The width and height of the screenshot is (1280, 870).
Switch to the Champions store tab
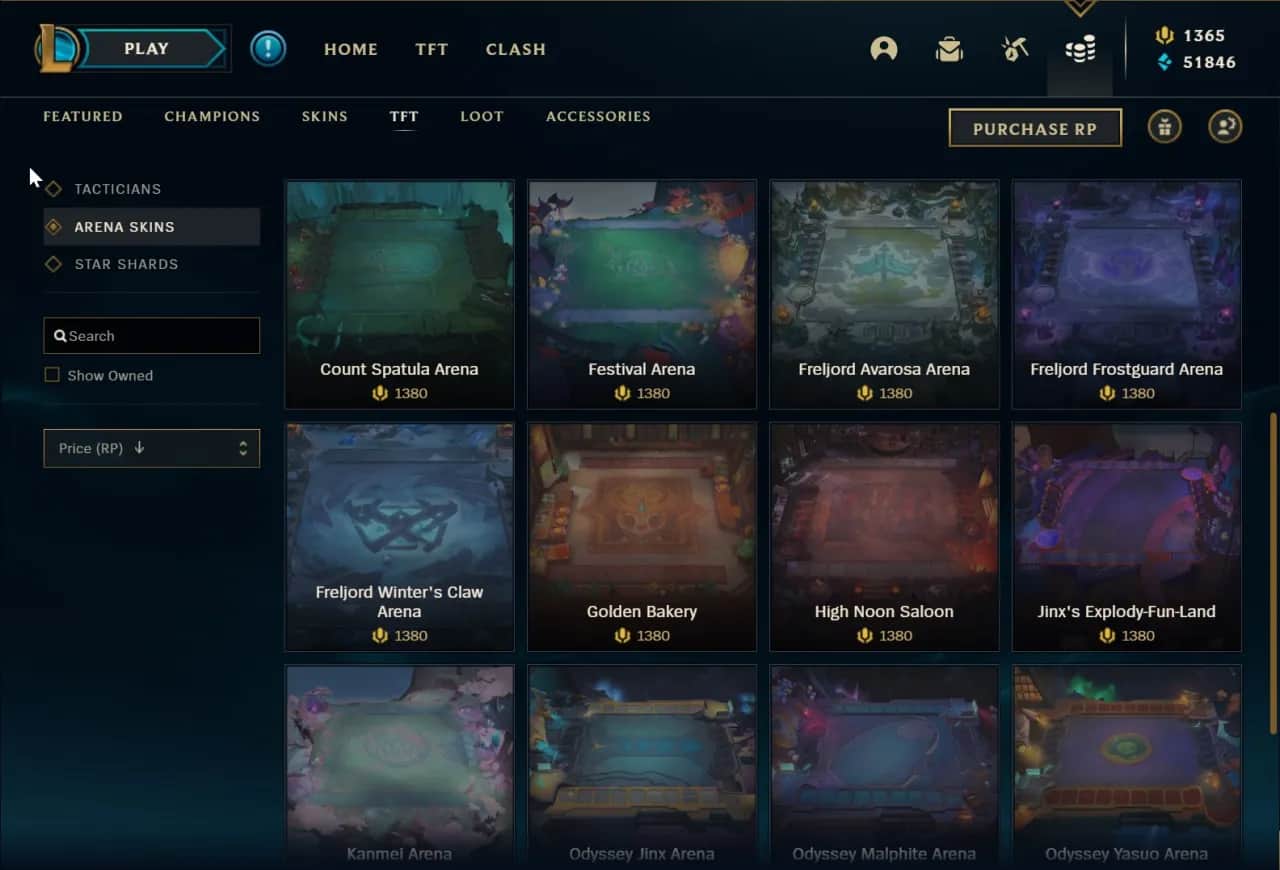[x=212, y=116]
